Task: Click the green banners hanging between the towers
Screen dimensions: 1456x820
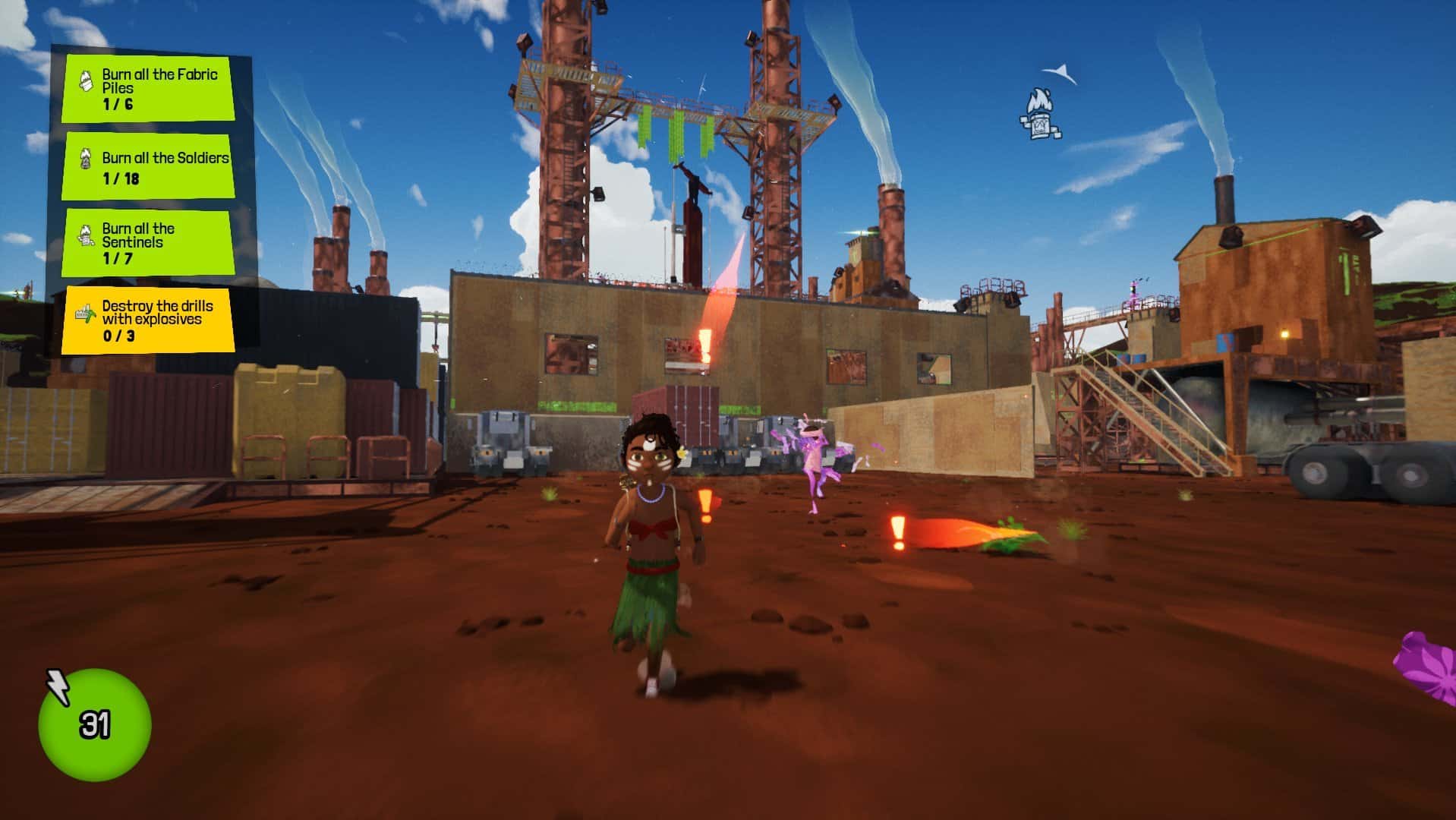Action: [676, 129]
